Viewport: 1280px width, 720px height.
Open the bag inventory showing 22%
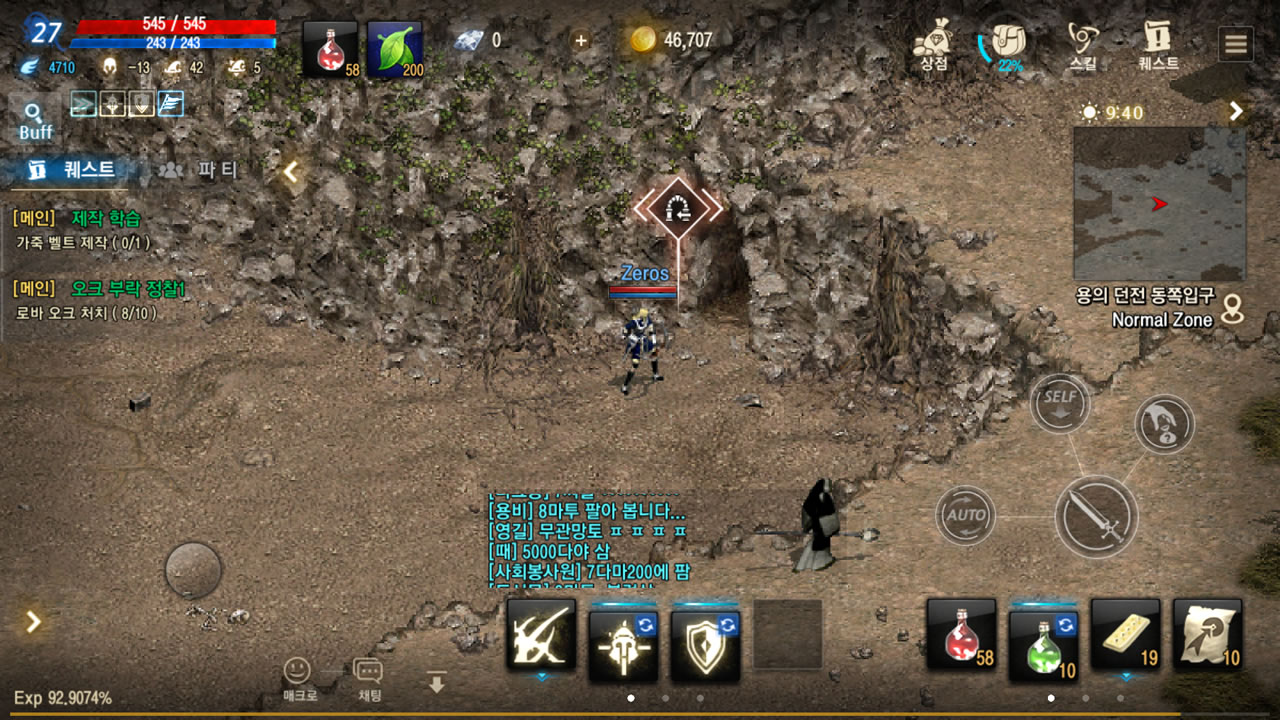(x=1008, y=45)
